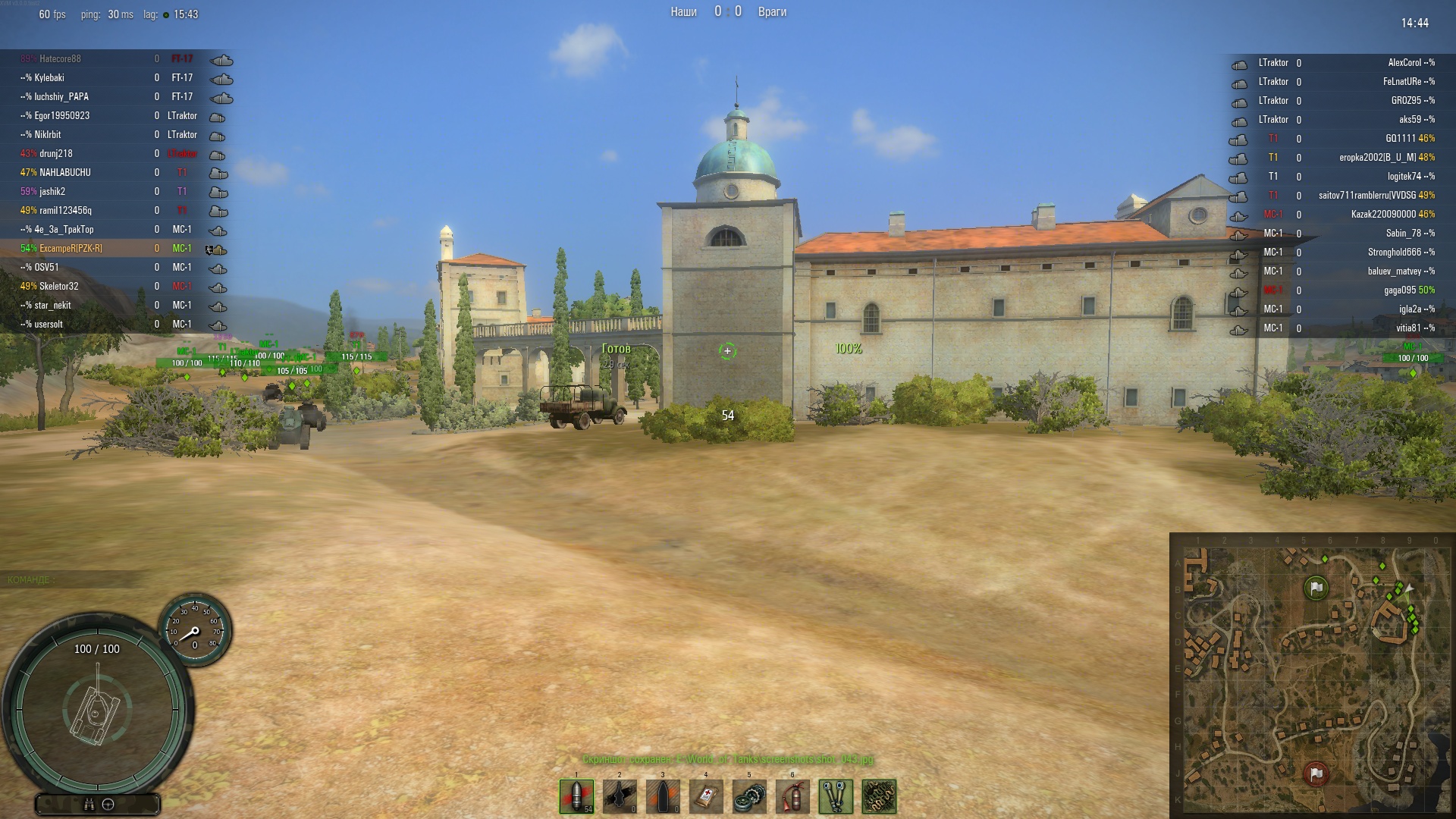Activate the repair kit with gears
Screen dimensions: 1456x819
(x=749, y=797)
